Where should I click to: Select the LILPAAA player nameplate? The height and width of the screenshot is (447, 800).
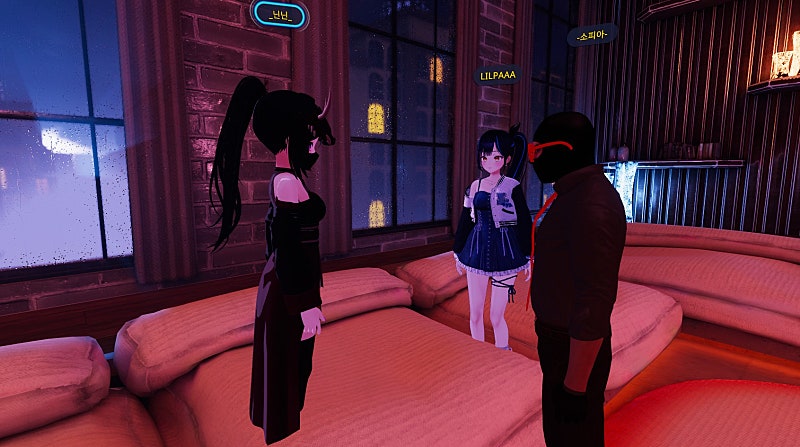point(497,74)
